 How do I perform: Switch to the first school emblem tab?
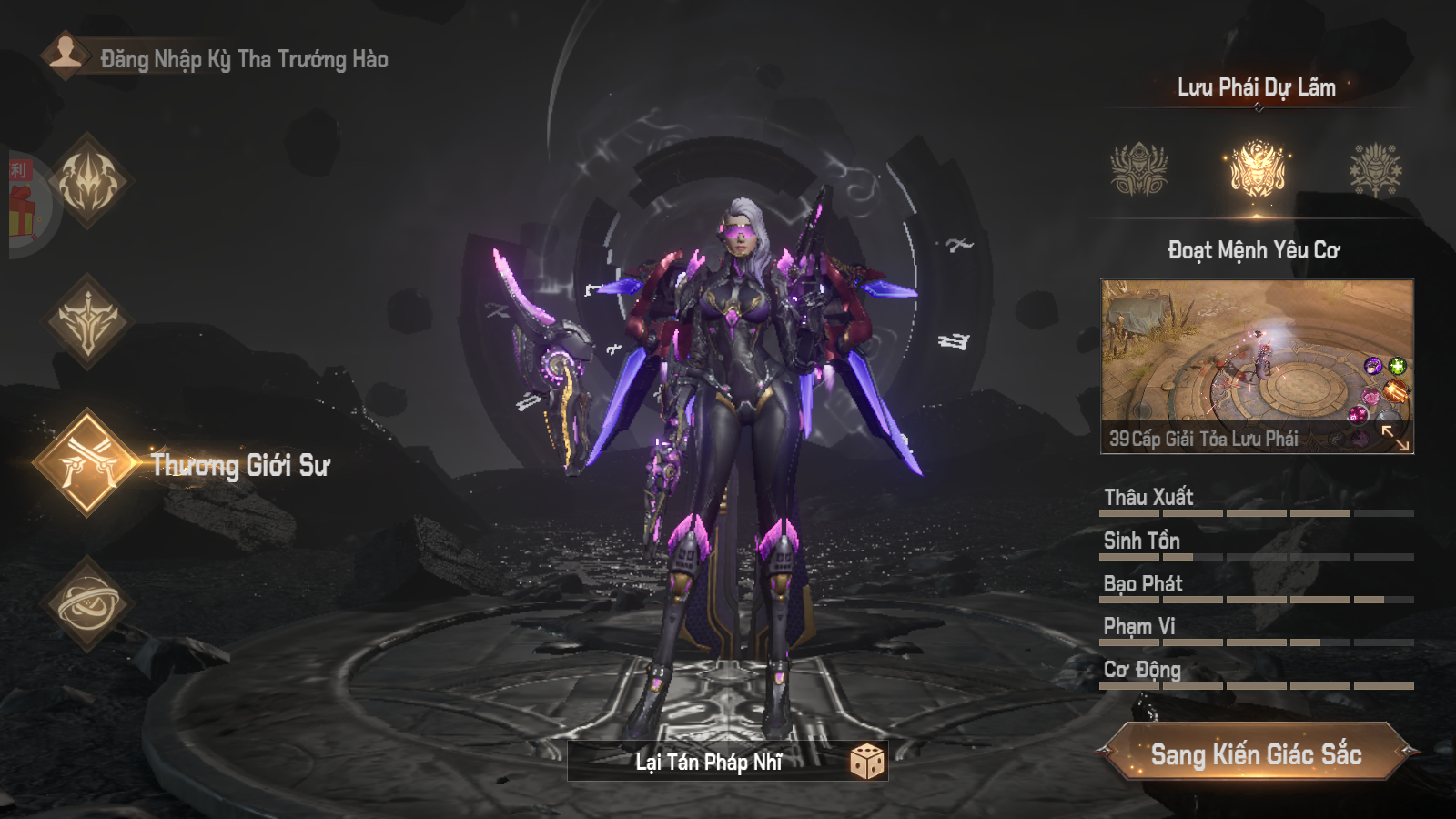tap(1138, 170)
